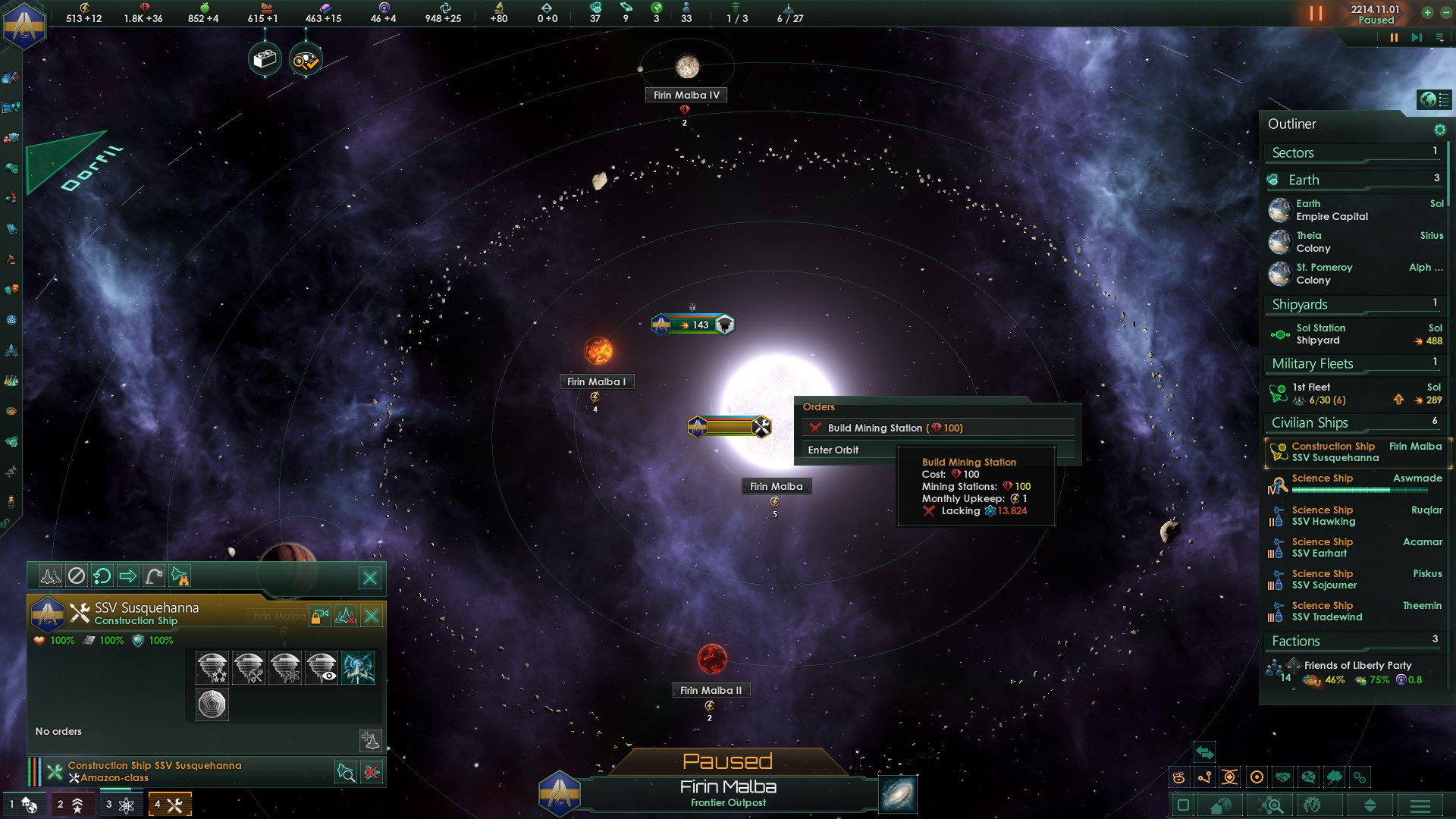Open the game menu via the hamburger icon
The image size is (1456, 819).
pos(1420,805)
